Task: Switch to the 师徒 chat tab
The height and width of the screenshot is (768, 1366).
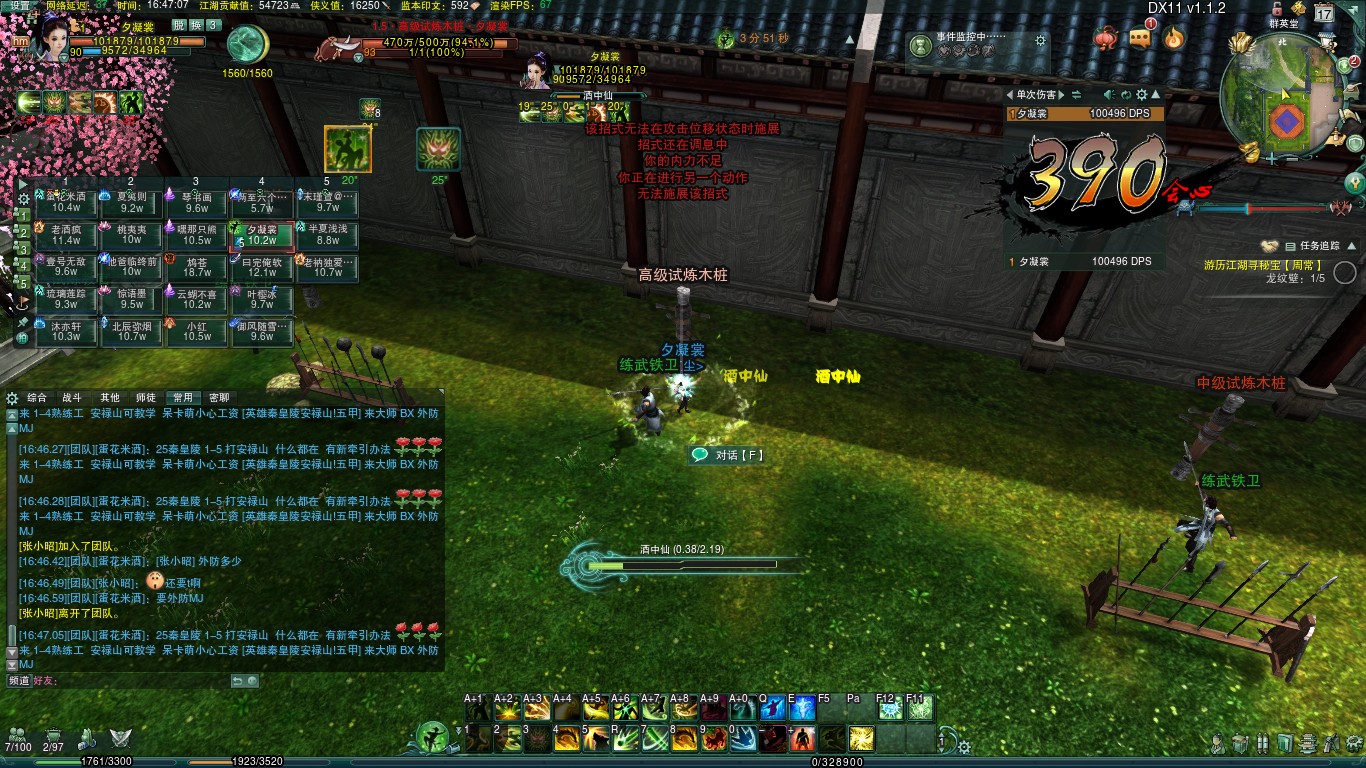Action: [x=145, y=397]
